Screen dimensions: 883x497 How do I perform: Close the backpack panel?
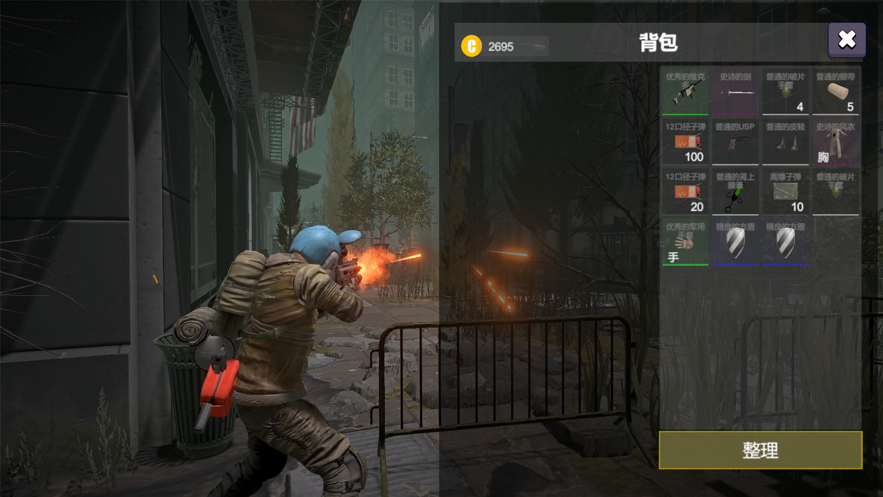846,40
